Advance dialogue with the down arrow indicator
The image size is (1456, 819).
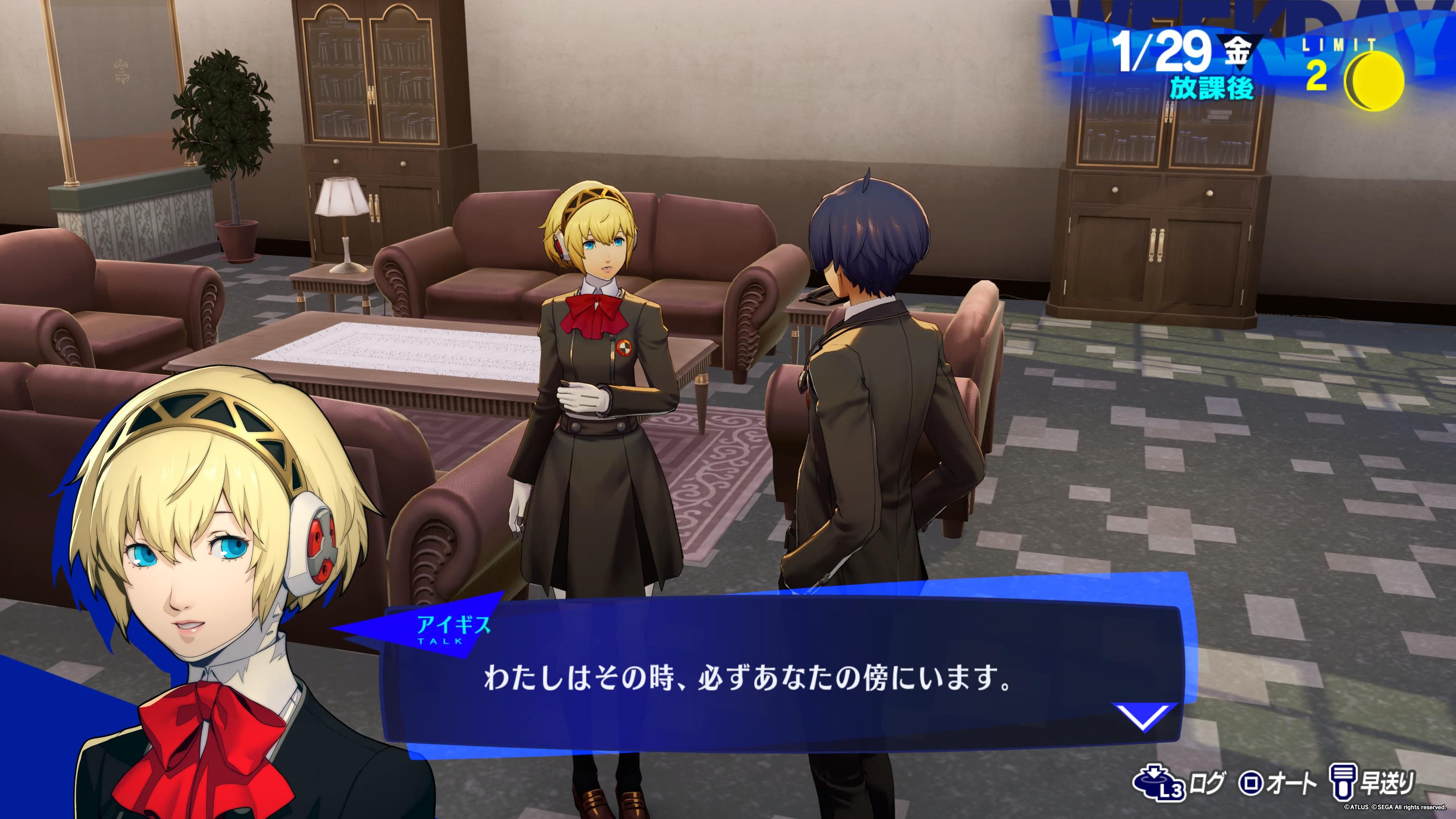1144,716
